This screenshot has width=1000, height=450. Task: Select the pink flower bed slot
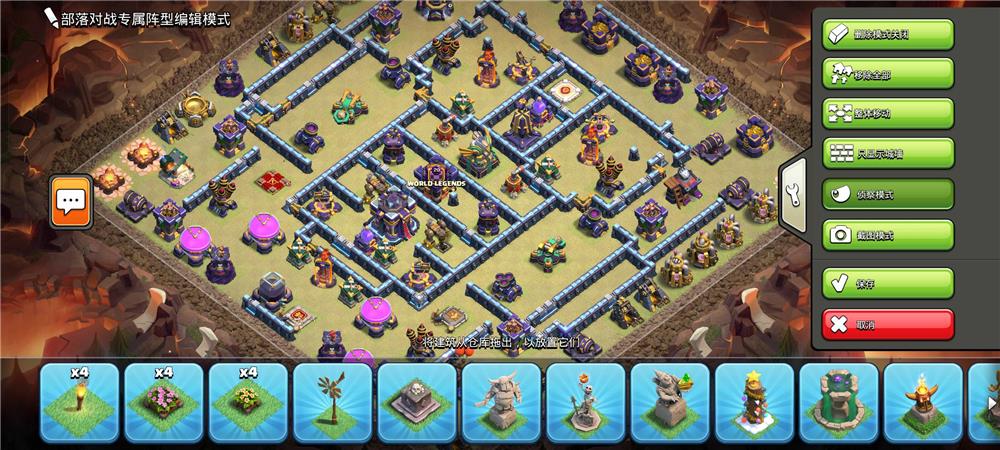click(164, 402)
